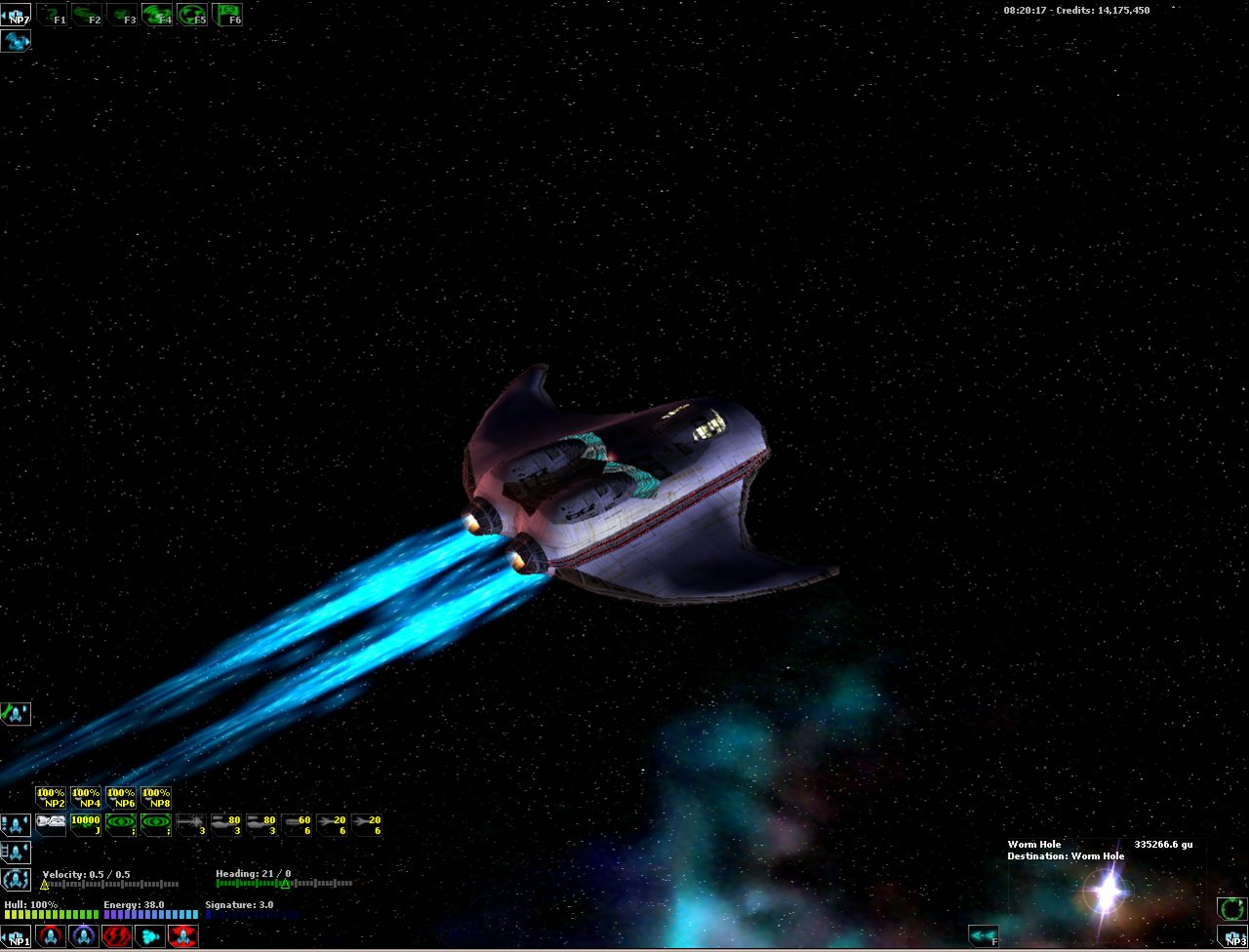The image size is (1249, 952).
Task: Adjust the velocity slider bar
Action: [x=110, y=885]
